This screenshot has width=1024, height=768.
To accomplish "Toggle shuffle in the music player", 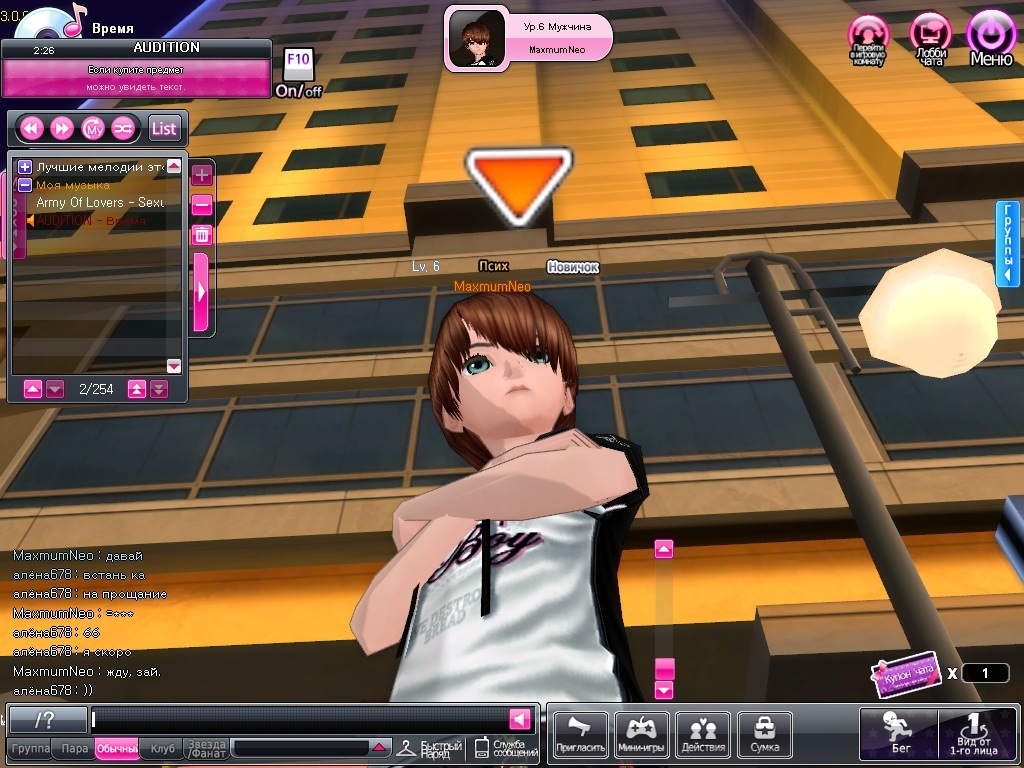I will (x=123, y=128).
